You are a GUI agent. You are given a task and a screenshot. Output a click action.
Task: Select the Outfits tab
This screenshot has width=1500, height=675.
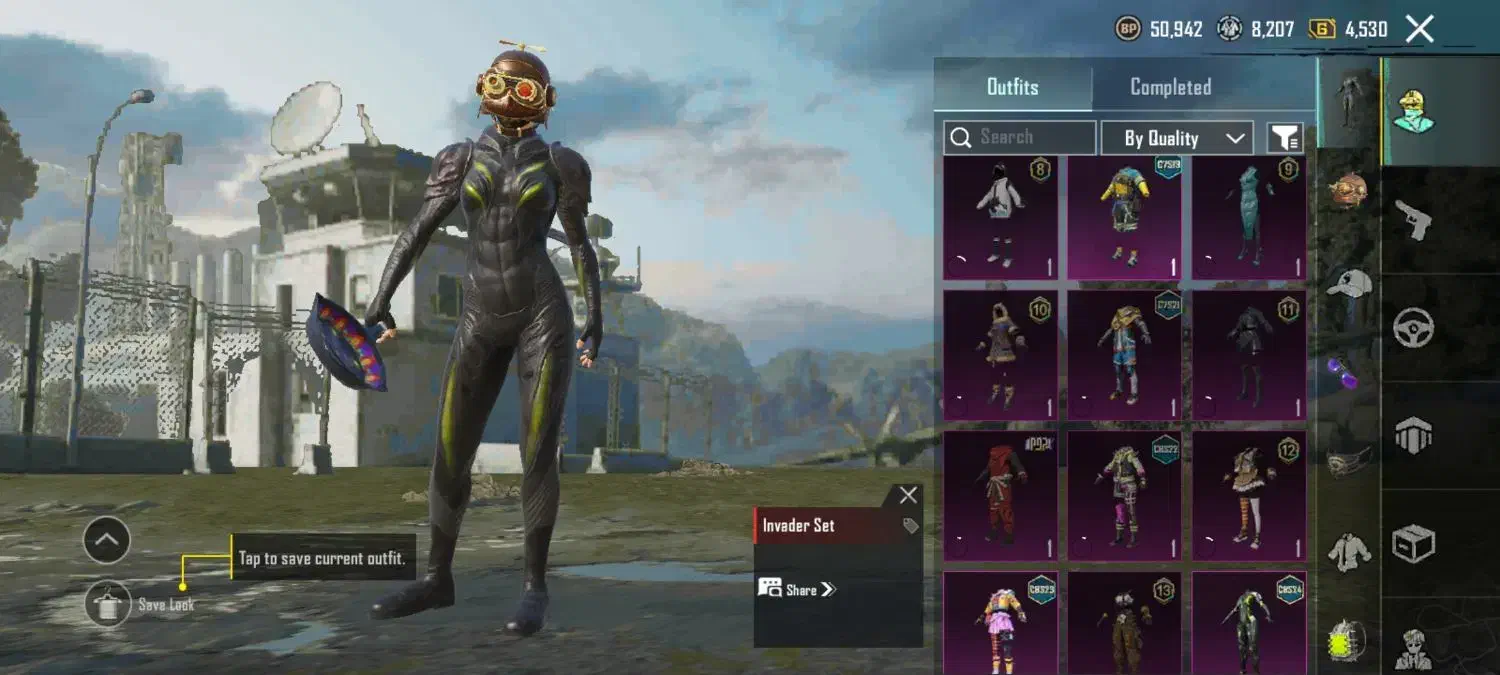click(1012, 87)
